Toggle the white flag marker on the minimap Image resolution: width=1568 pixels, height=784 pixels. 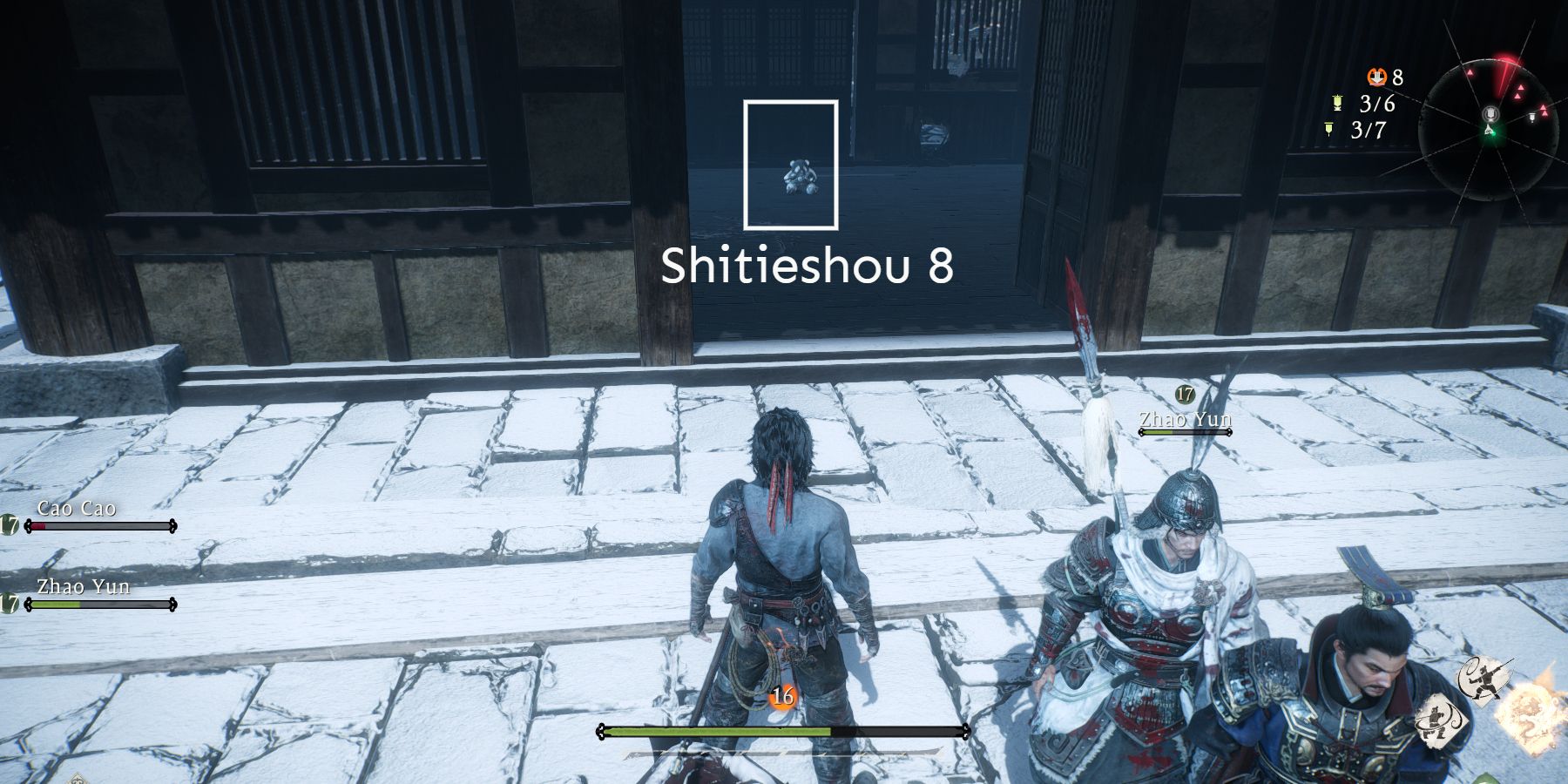point(1532,117)
